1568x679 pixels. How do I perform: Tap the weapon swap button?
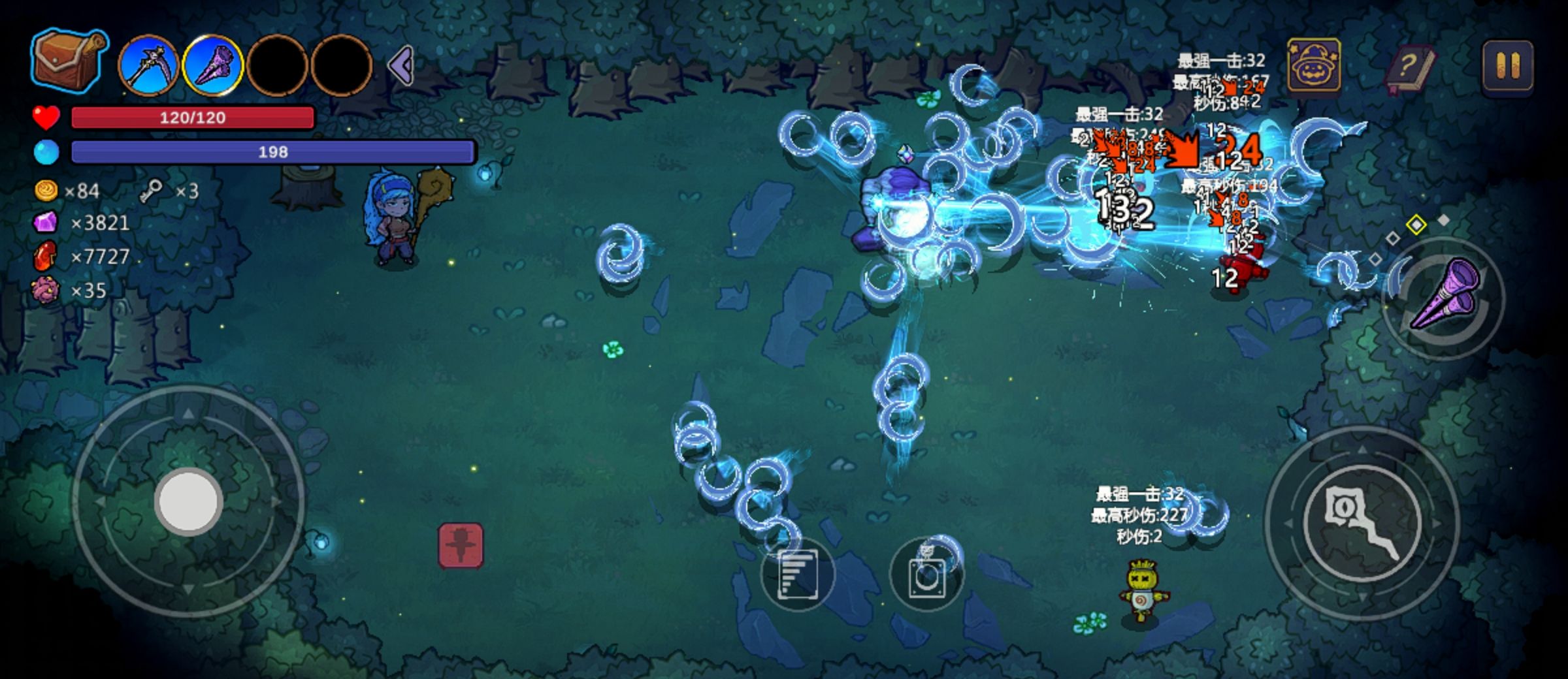(x=1444, y=297)
